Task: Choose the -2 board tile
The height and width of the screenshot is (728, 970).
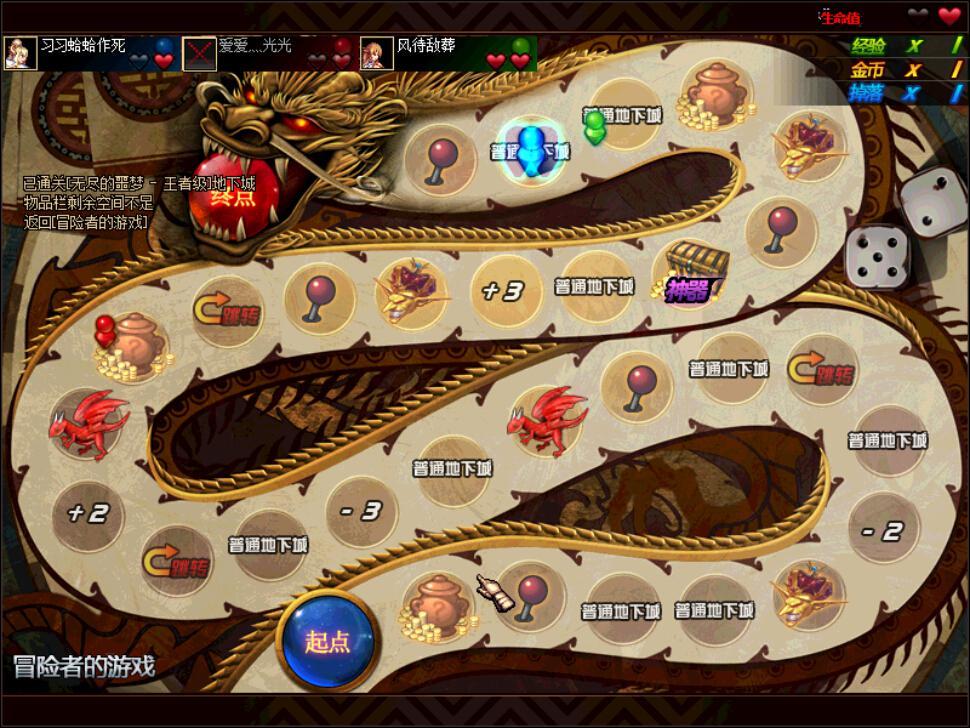Action: (883, 531)
